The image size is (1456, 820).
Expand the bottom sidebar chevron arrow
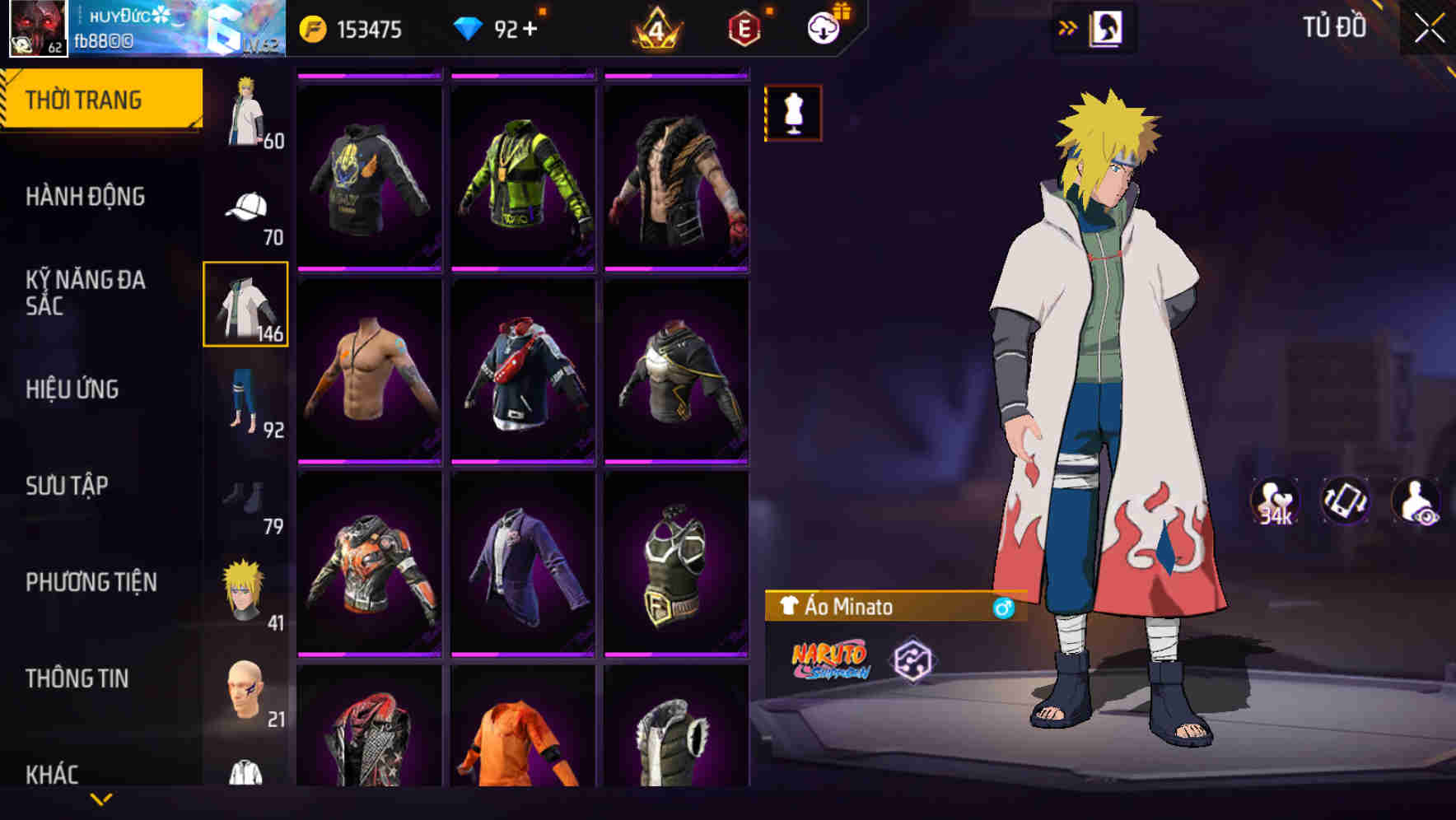(x=101, y=799)
